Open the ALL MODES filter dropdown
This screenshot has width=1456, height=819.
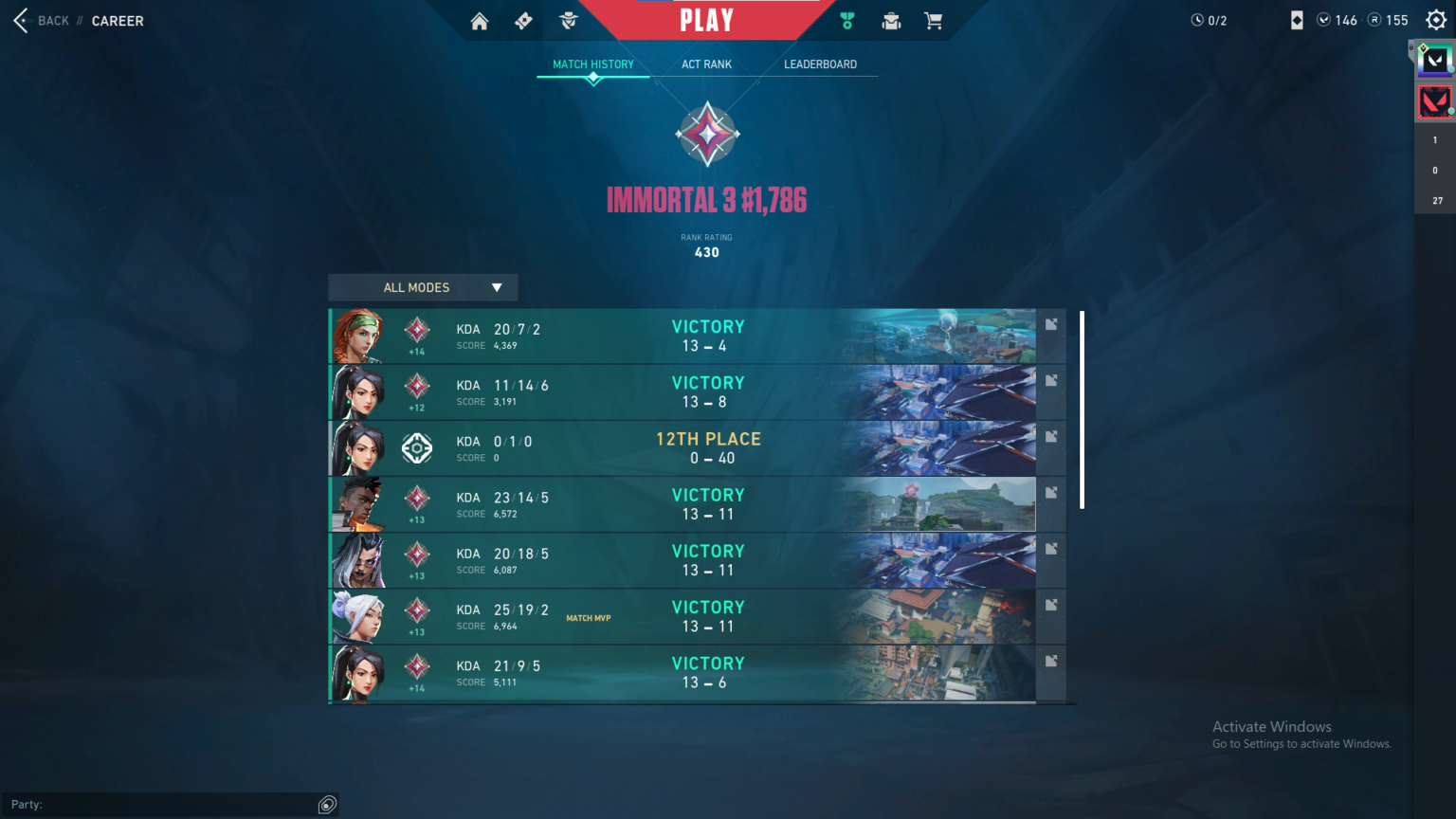pos(422,287)
